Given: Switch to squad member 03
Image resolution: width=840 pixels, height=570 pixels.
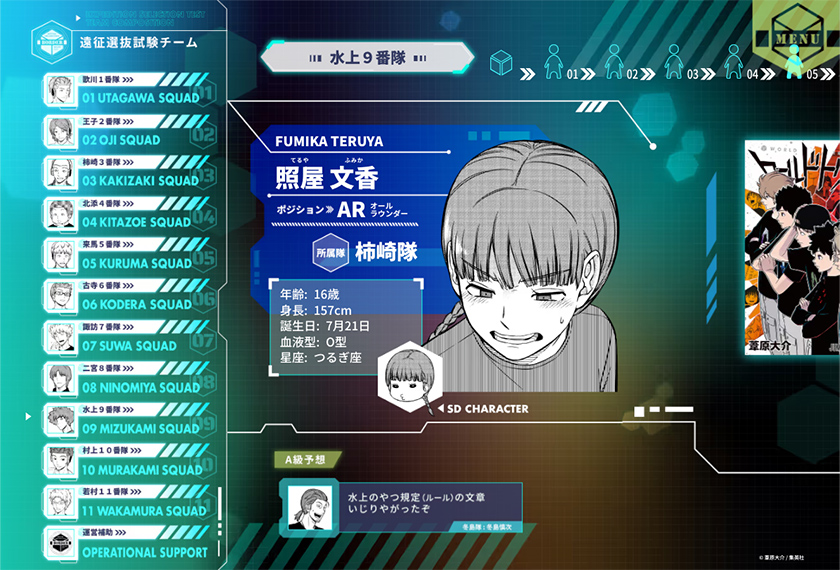Looking at the screenshot, I should pos(676,64).
